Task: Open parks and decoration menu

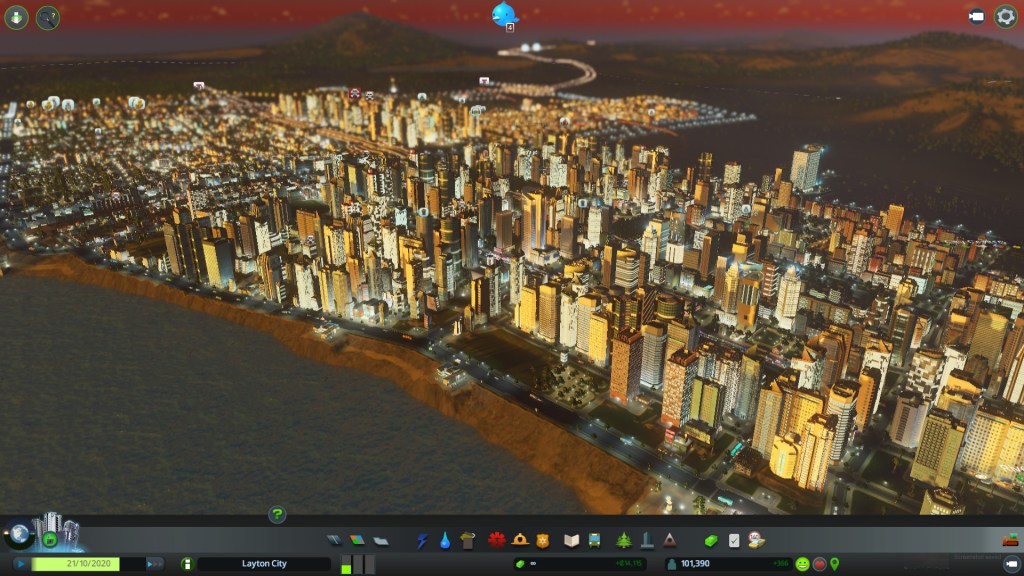Action: coord(623,541)
